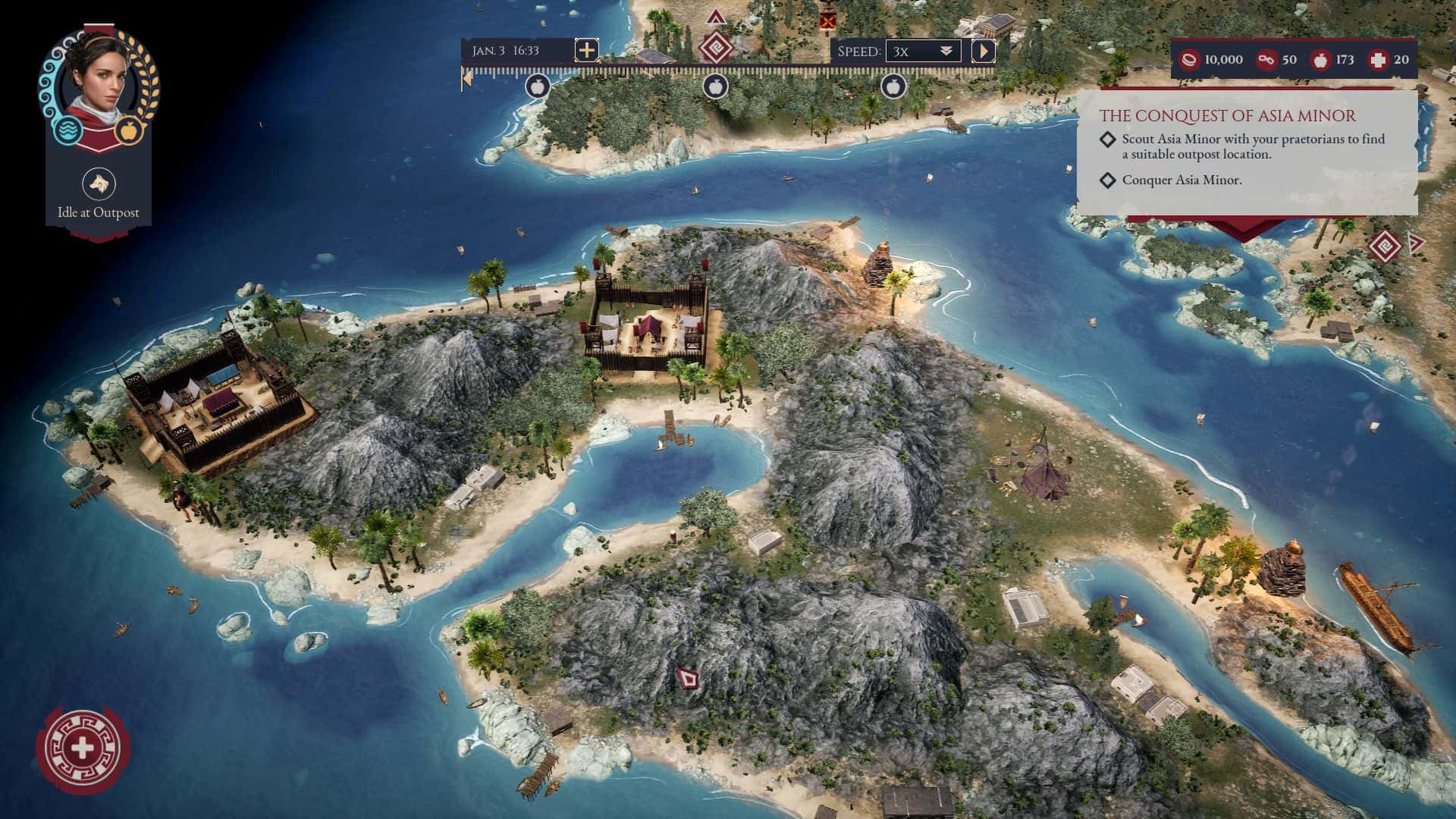This screenshot has width=1456, height=819.
Task: Click the middle apple marker on the timeline
Action: 716,86
